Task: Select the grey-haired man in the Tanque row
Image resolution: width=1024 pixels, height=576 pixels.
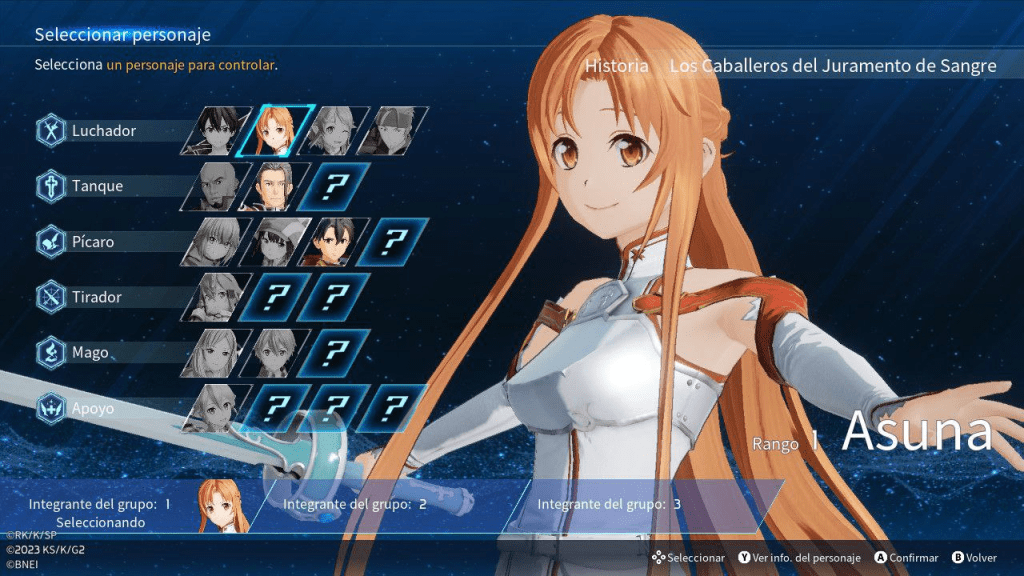Action: 276,186
